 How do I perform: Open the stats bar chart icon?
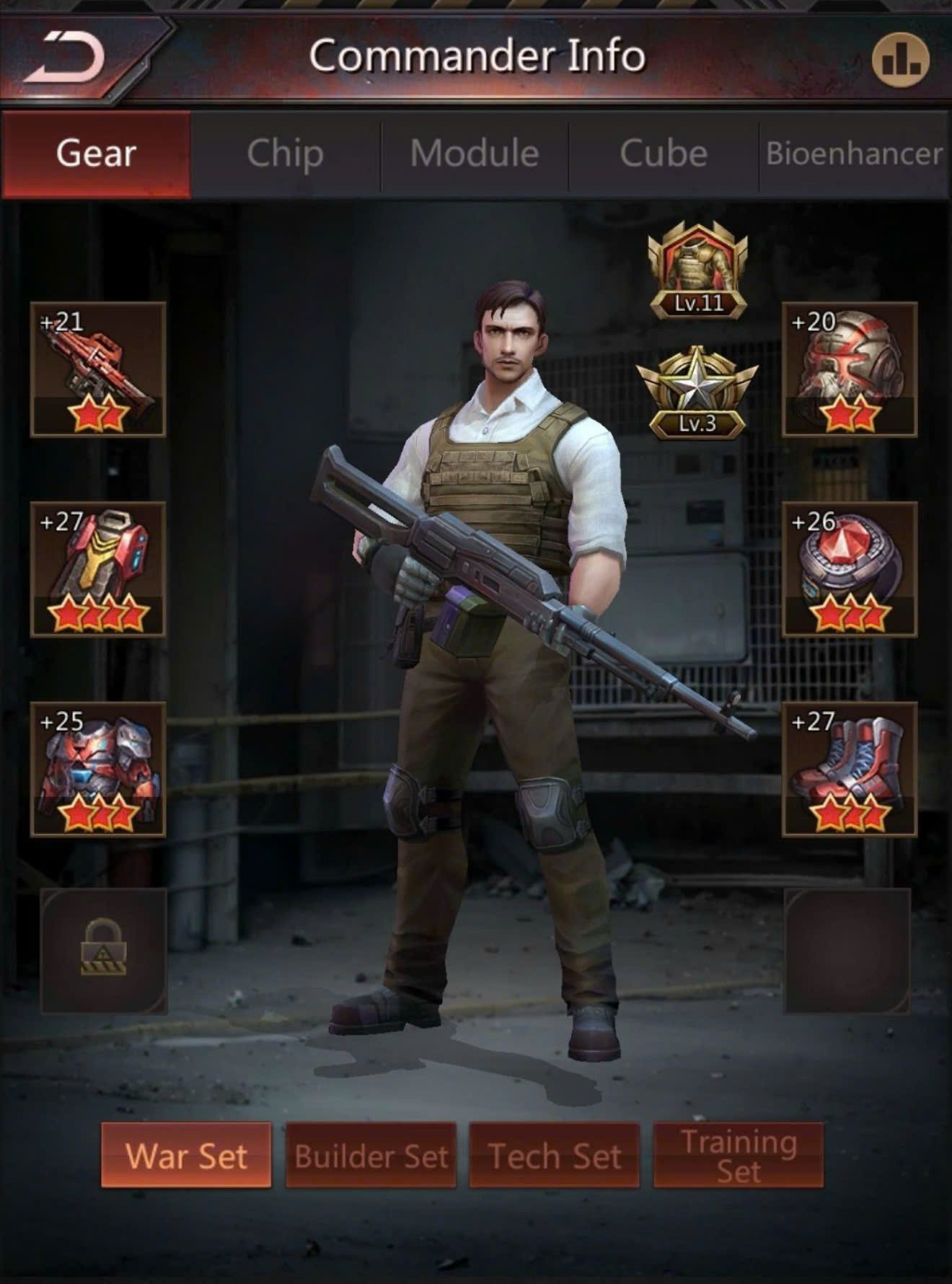coord(900,61)
